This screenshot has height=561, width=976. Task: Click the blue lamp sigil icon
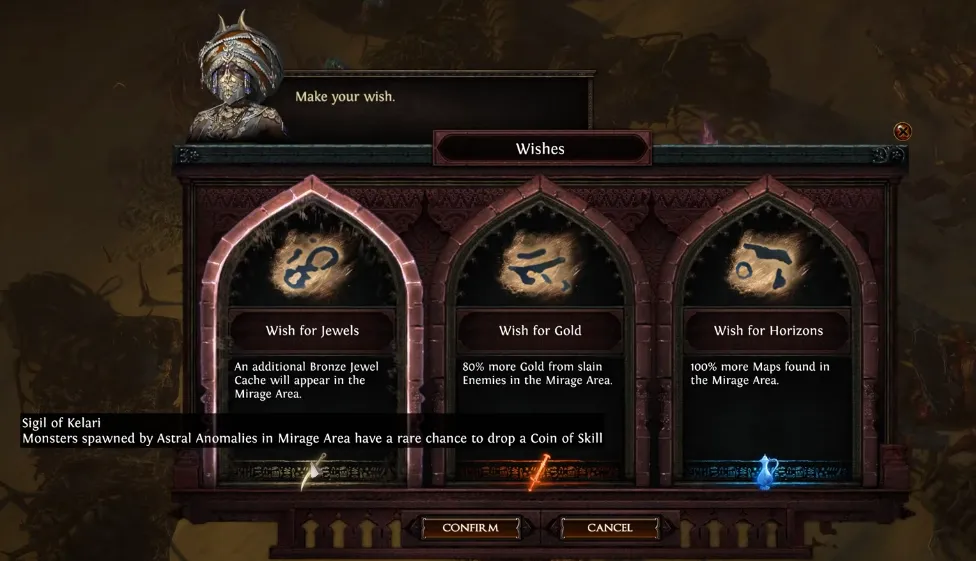[768, 470]
